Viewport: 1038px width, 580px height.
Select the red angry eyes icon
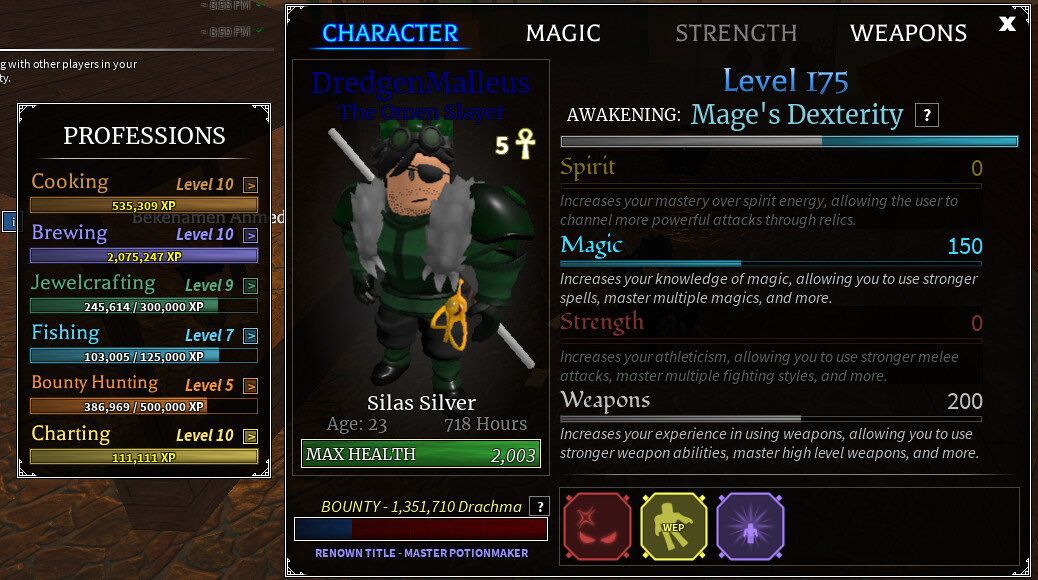597,526
